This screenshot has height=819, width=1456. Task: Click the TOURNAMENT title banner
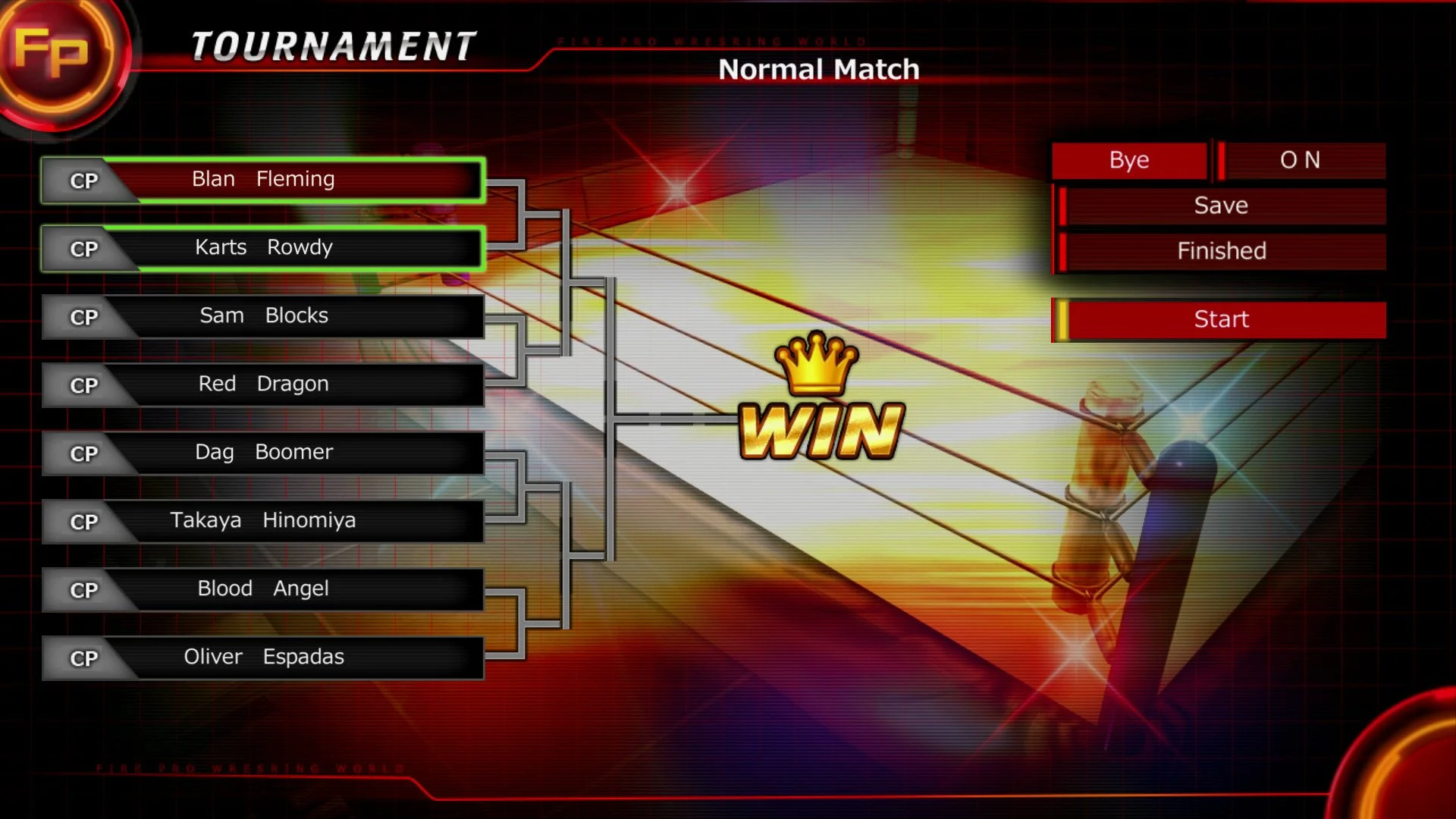point(330,45)
